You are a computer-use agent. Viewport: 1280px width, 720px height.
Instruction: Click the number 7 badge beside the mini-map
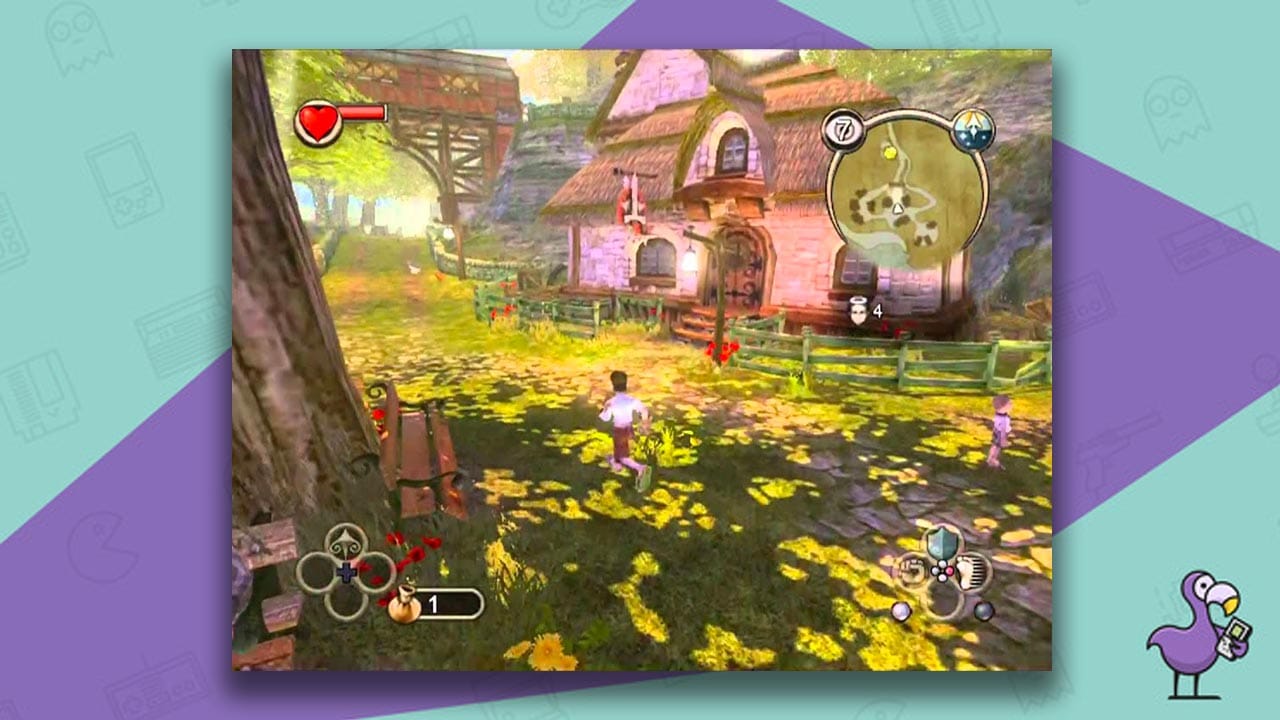tap(843, 129)
